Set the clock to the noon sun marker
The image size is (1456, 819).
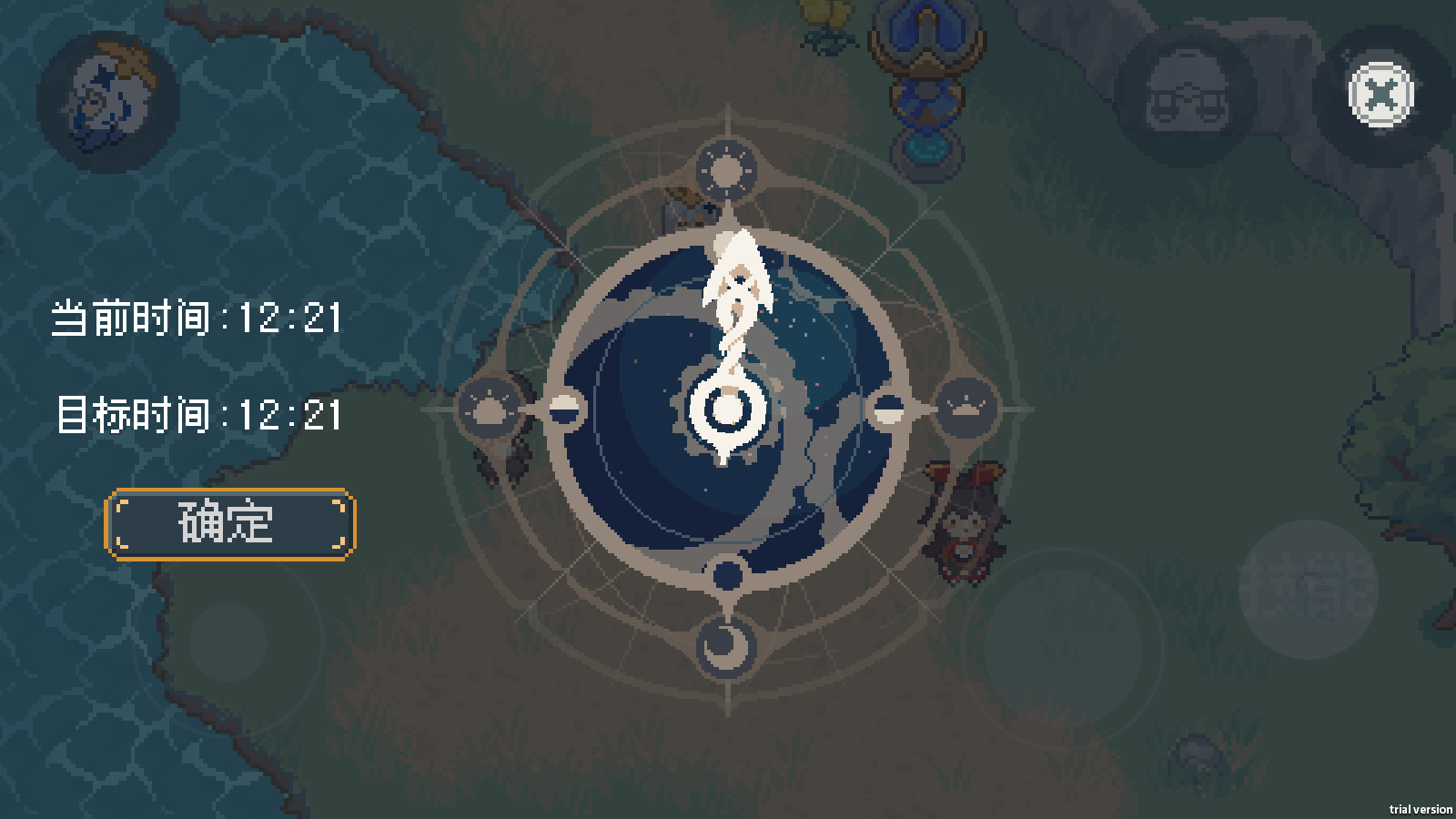[726, 170]
